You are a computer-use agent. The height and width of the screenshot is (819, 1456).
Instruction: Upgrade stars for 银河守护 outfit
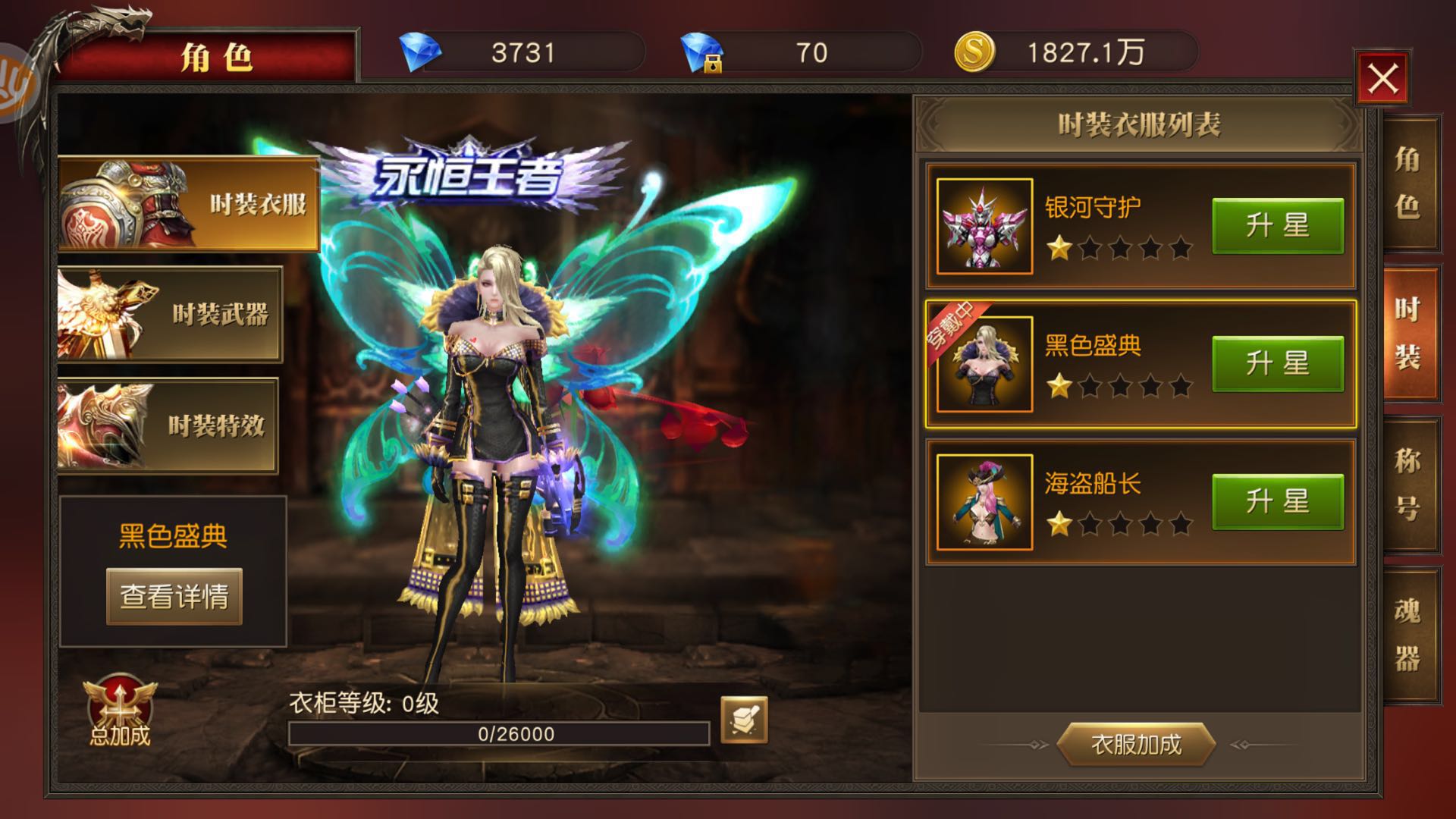tap(1277, 226)
